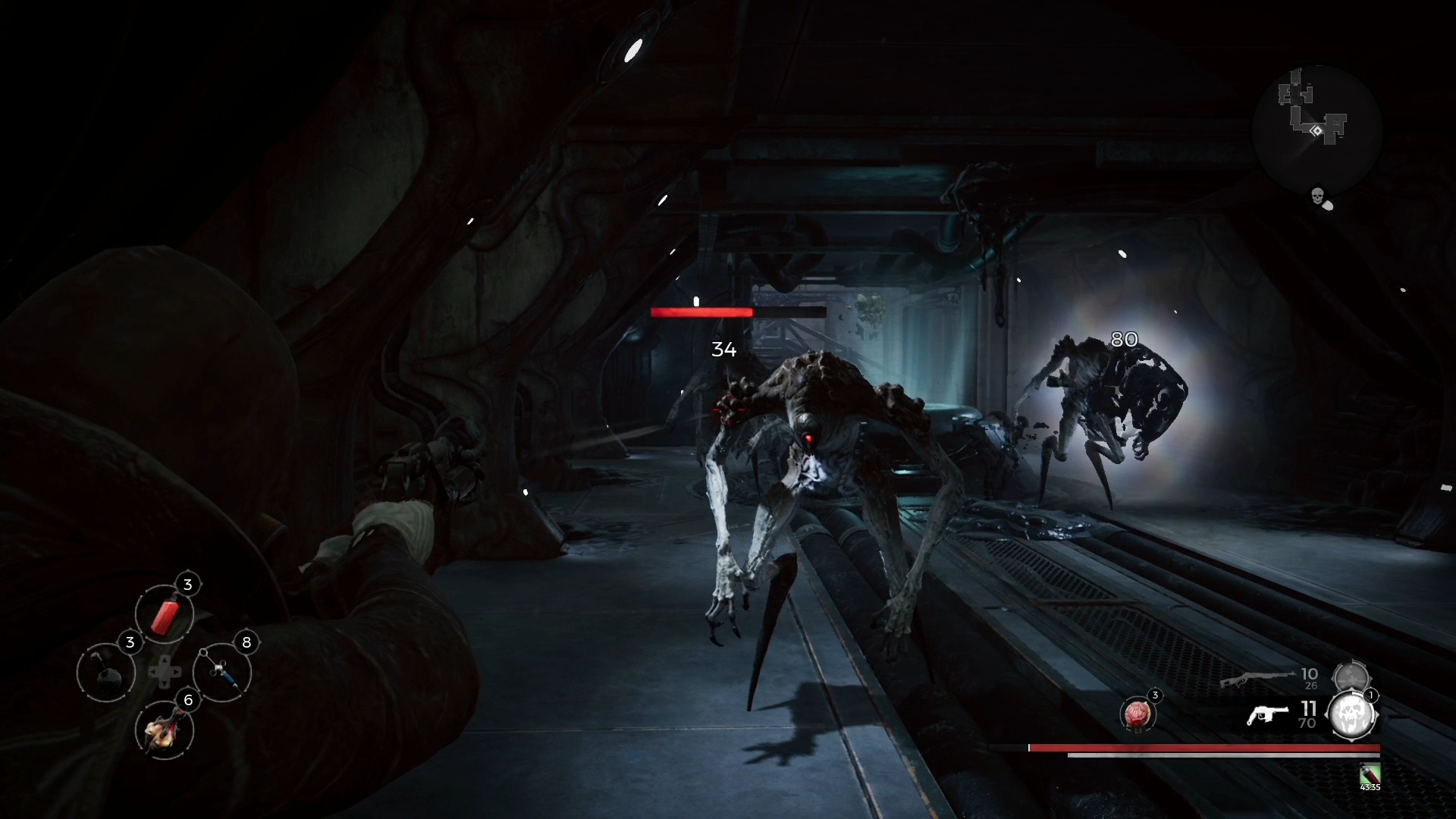Click the minimap

1316,129
